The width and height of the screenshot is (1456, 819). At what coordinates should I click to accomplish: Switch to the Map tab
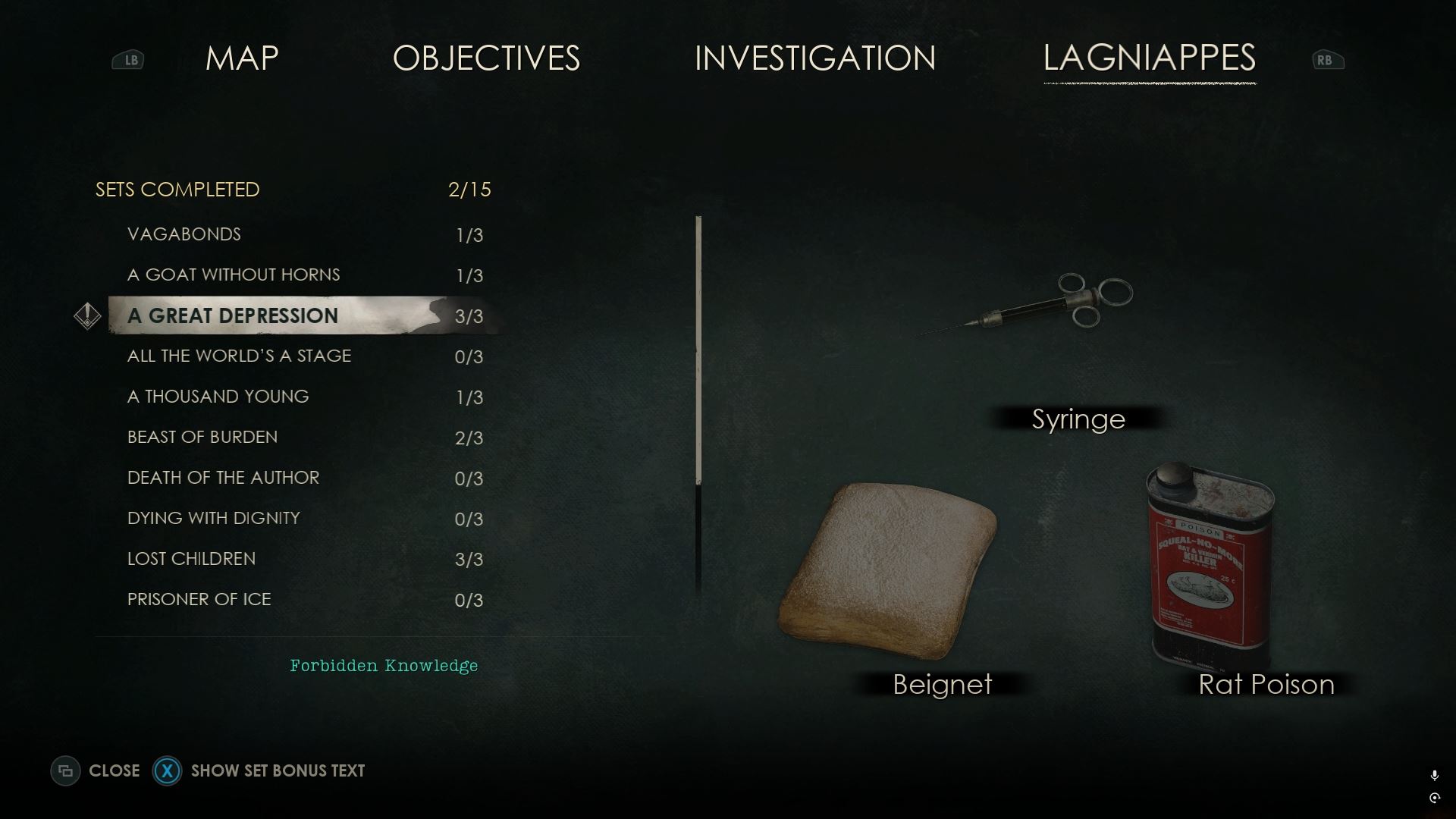click(x=242, y=58)
